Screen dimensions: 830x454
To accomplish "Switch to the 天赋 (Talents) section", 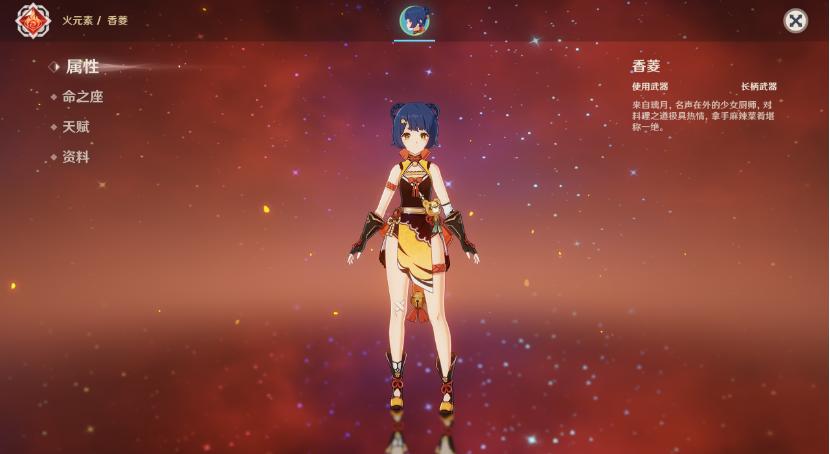I will pyautogui.click(x=76, y=127).
